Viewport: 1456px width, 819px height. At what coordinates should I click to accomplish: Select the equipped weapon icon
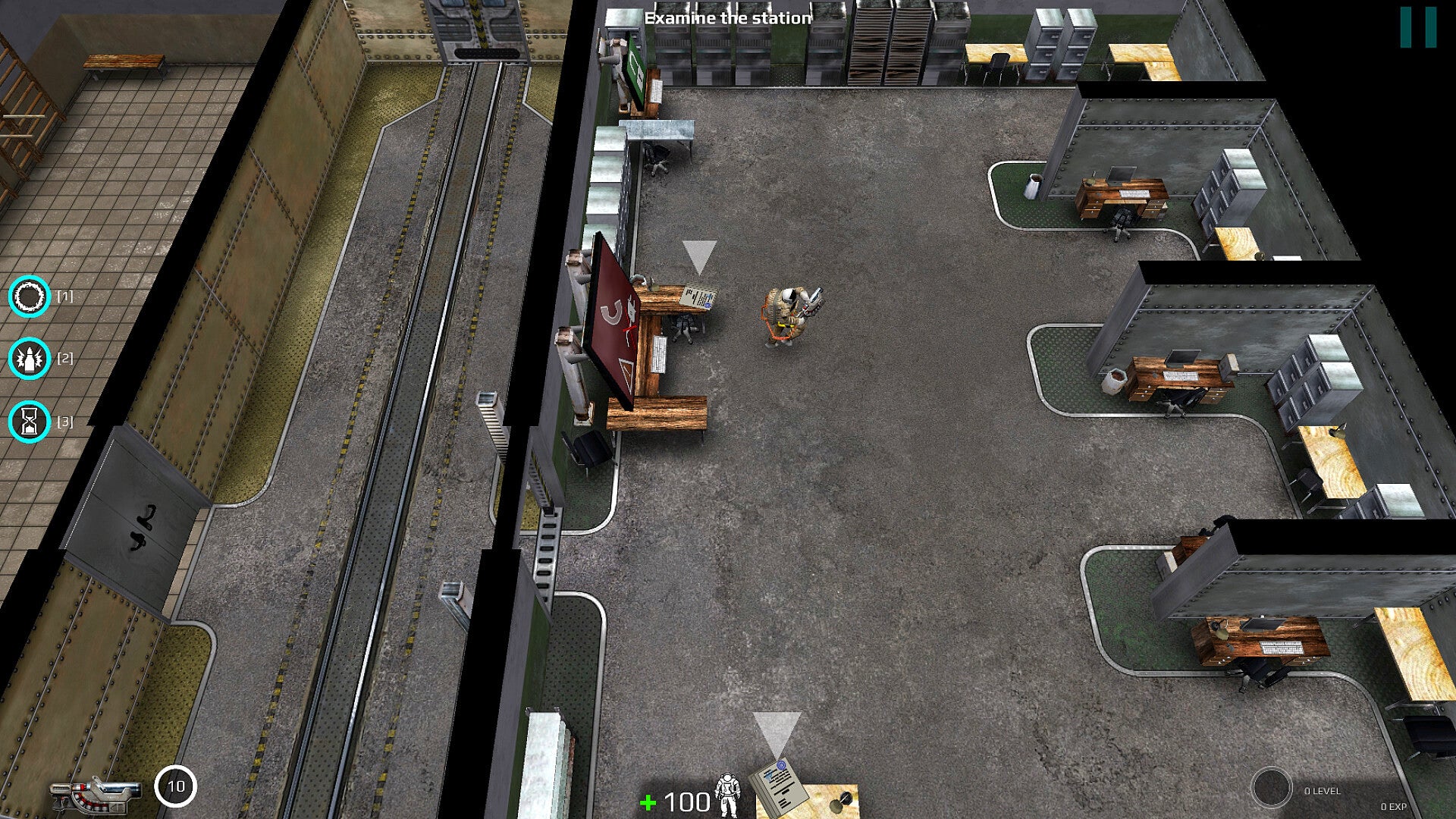[96, 794]
